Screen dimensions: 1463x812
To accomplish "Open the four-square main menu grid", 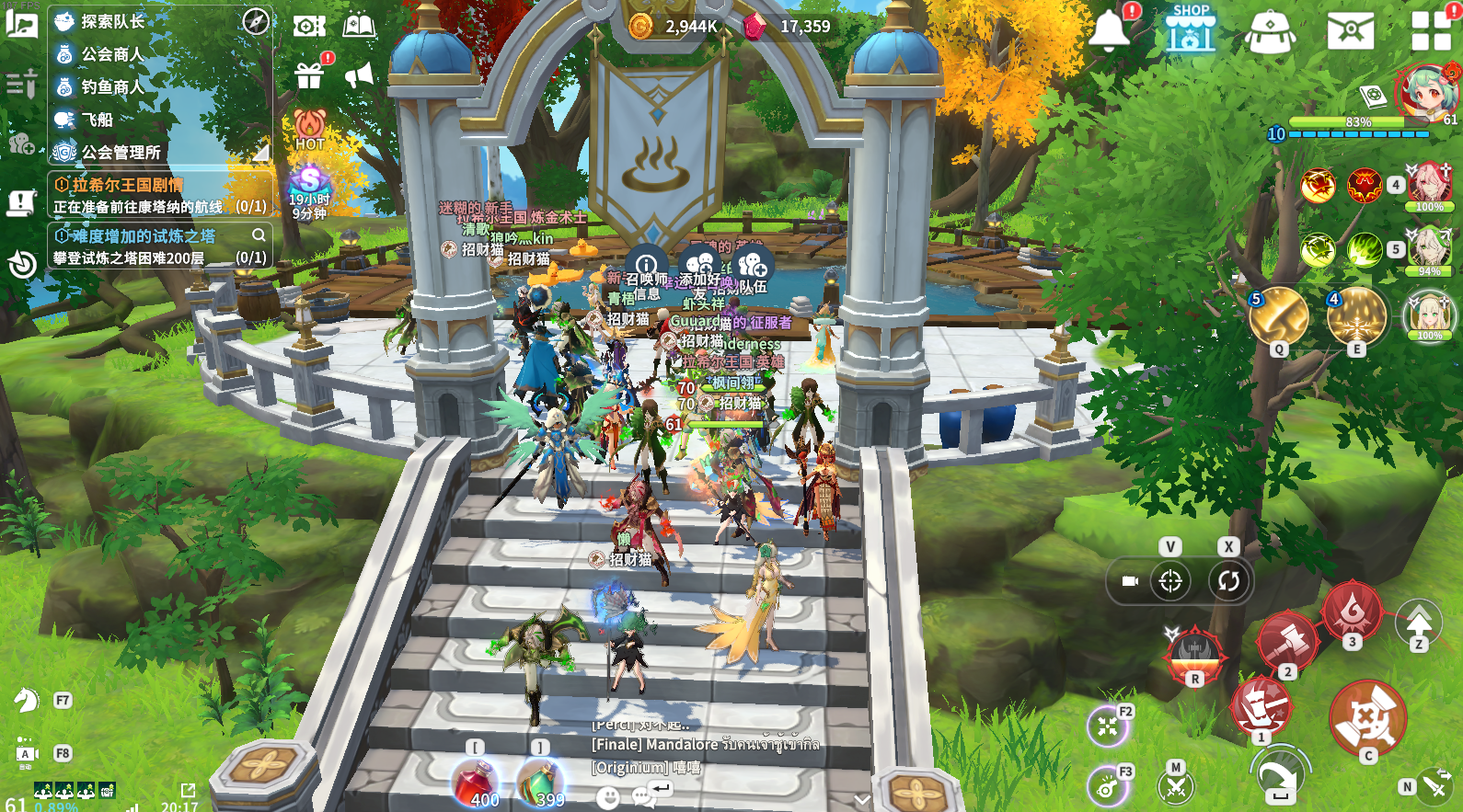I will tap(1431, 30).
